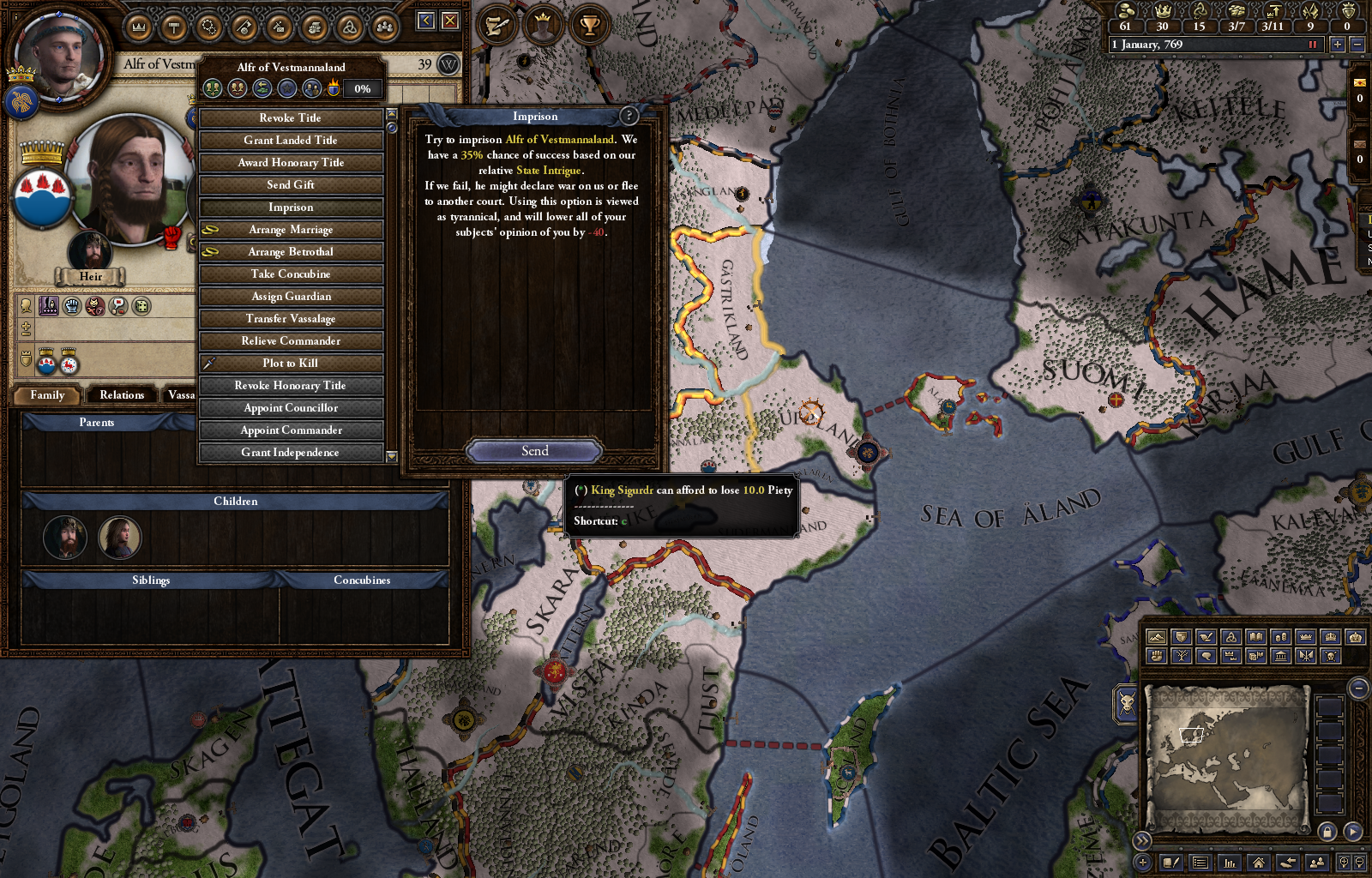Open the Family tab

[47, 394]
